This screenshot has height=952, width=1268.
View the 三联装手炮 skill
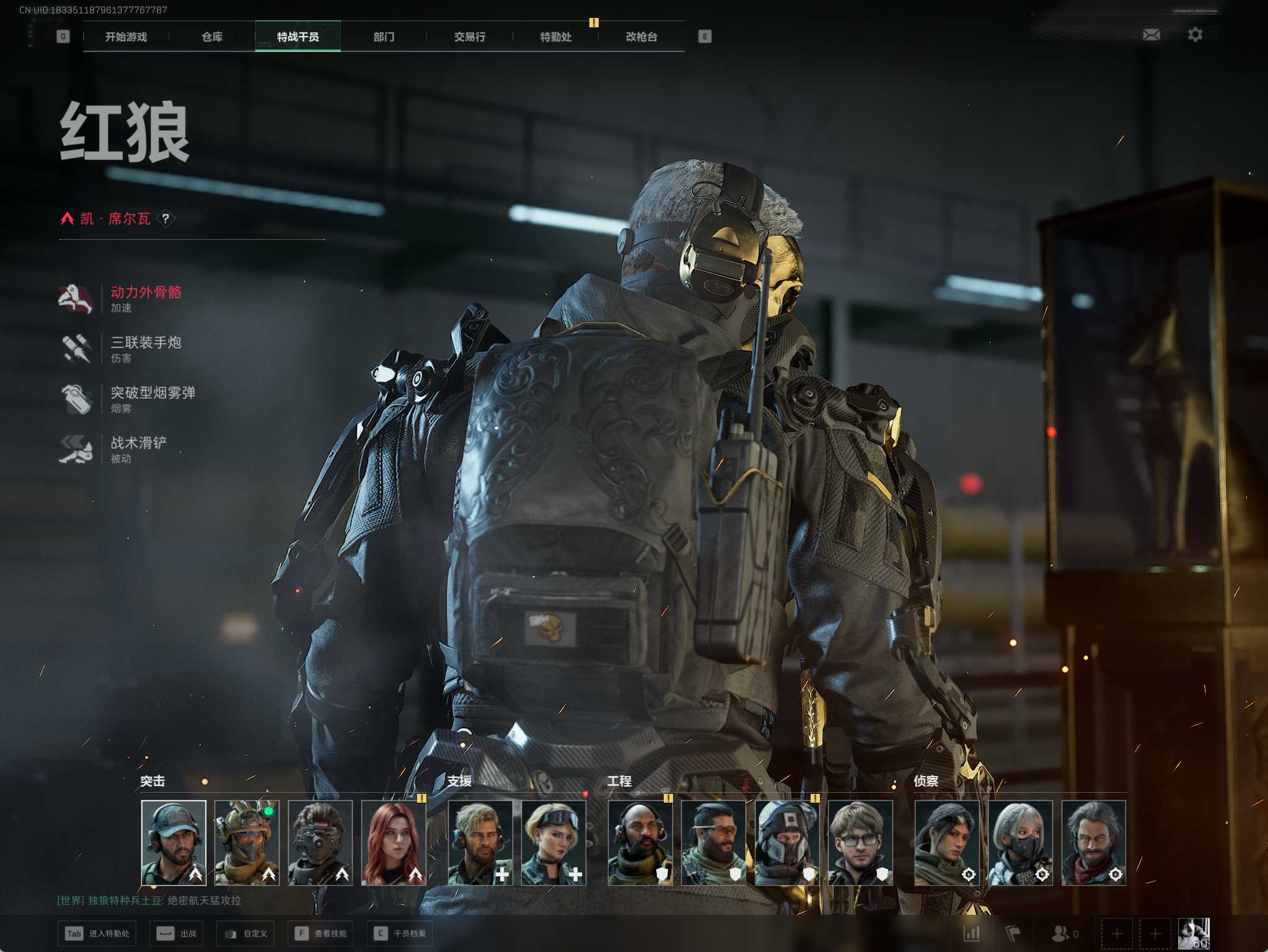click(x=145, y=348)
